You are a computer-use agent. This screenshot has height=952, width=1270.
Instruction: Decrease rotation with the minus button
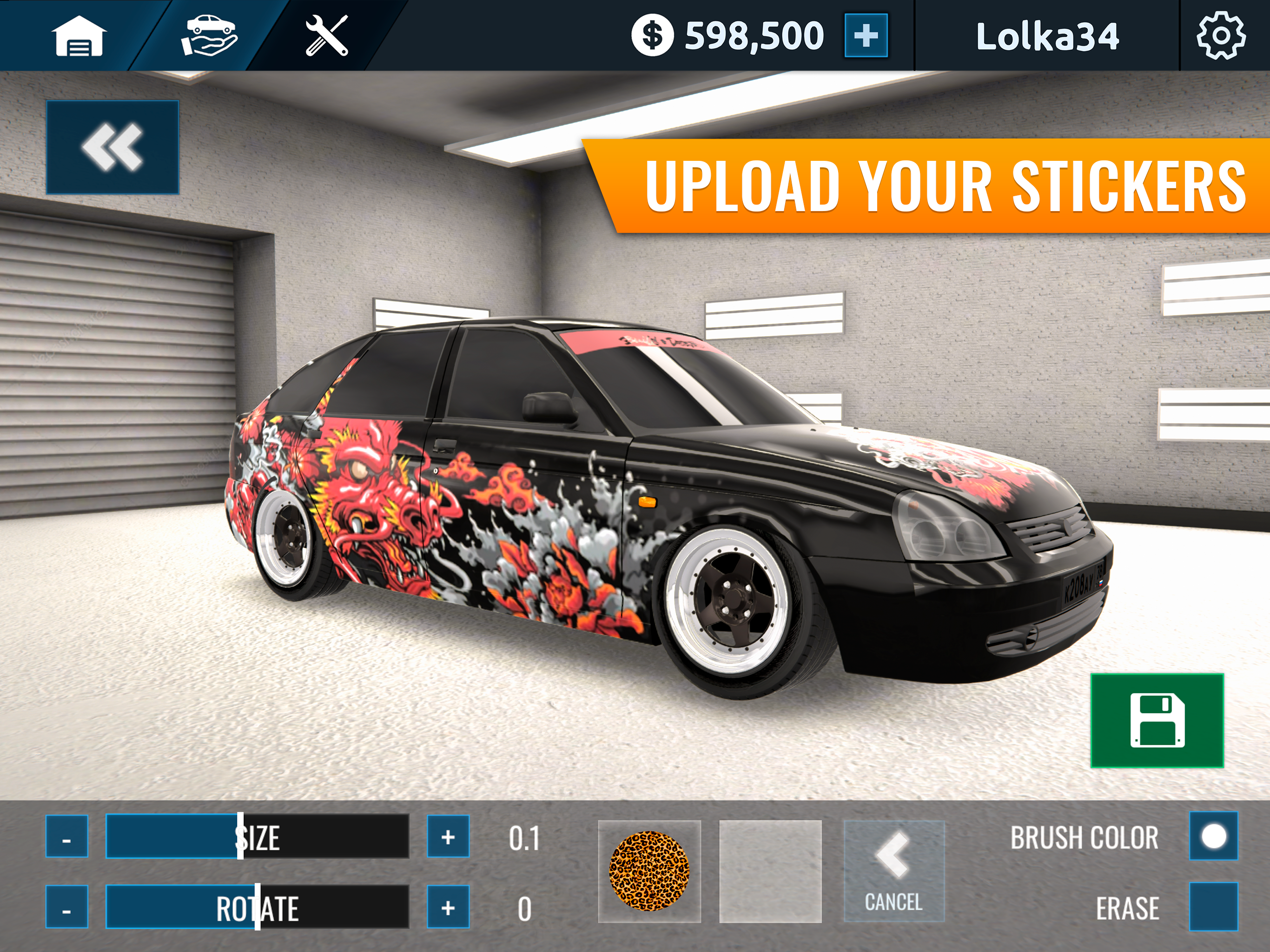pyautogui.click(x=67, y=907)
